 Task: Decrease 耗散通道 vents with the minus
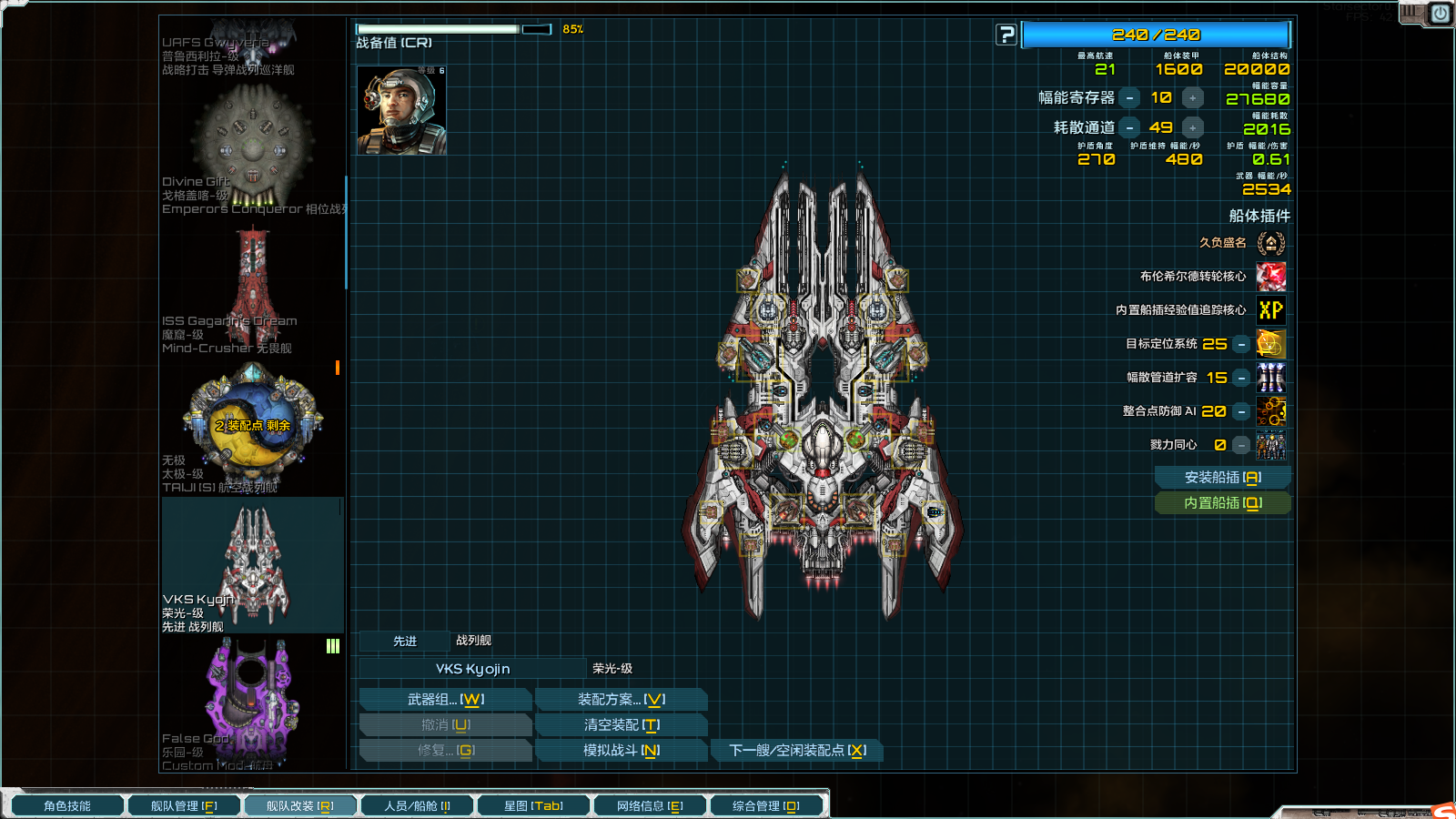pos(1129,128)
